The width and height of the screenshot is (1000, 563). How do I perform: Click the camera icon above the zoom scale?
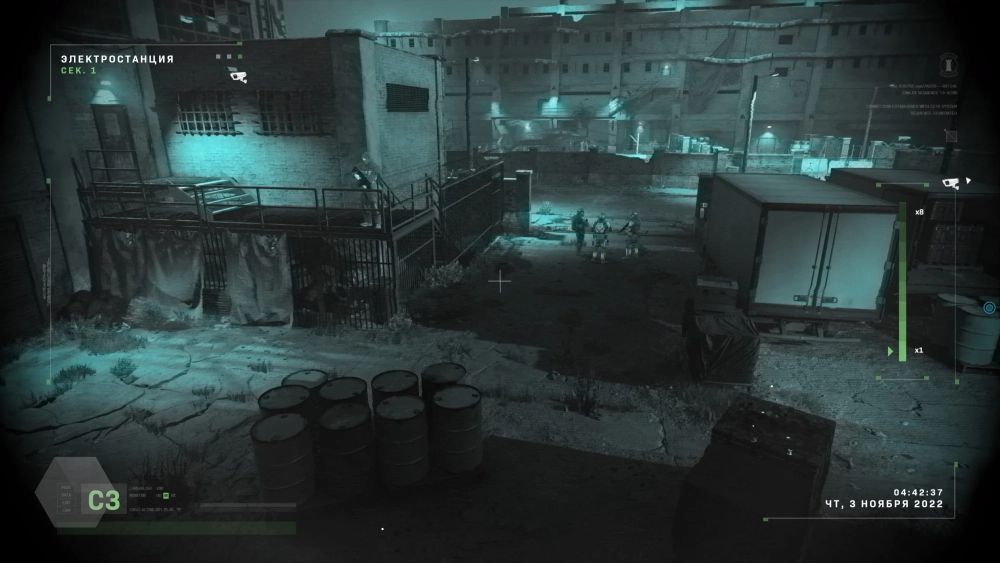950,182
